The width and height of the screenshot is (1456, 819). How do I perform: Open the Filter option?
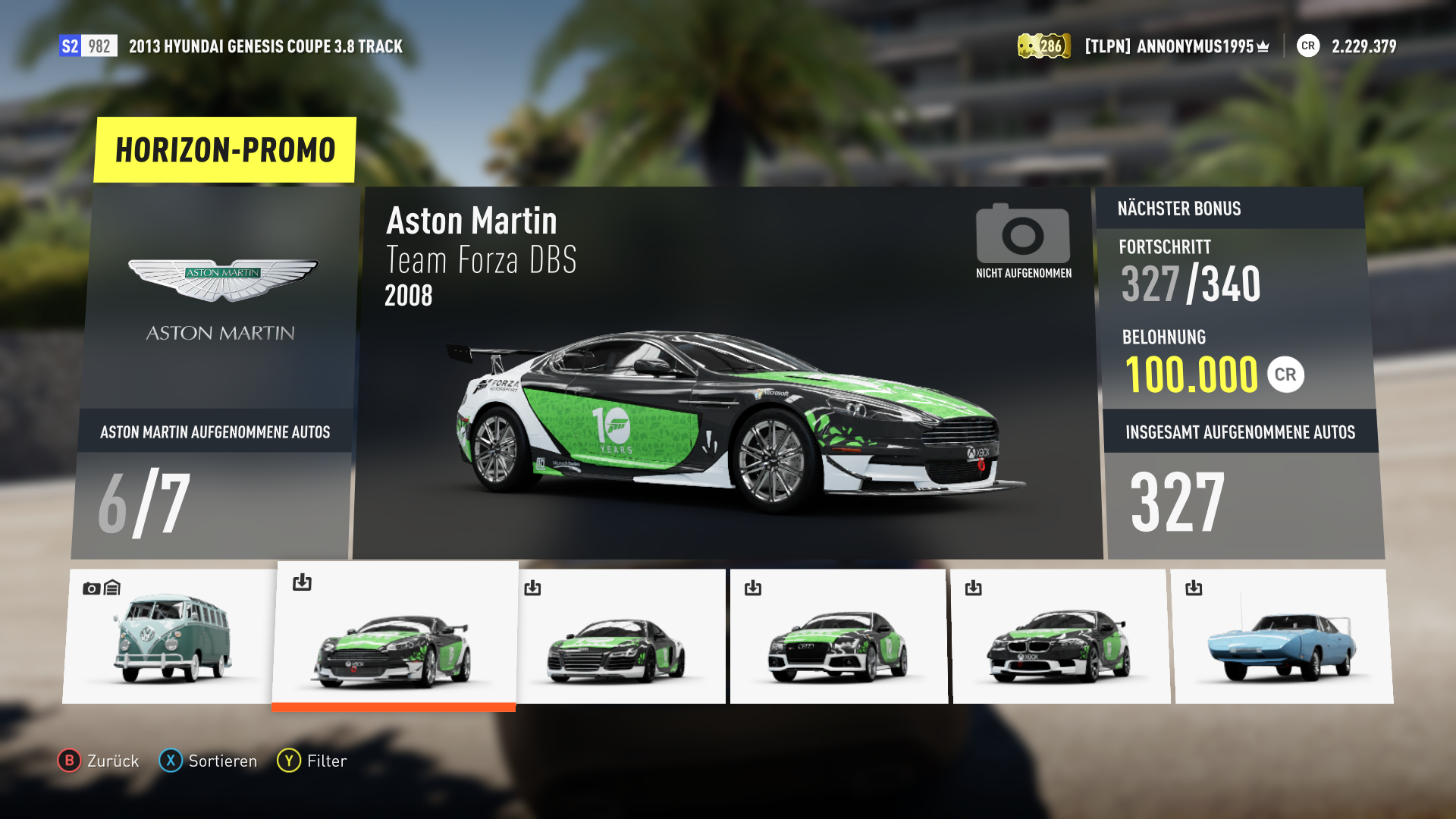pos(312,761)
